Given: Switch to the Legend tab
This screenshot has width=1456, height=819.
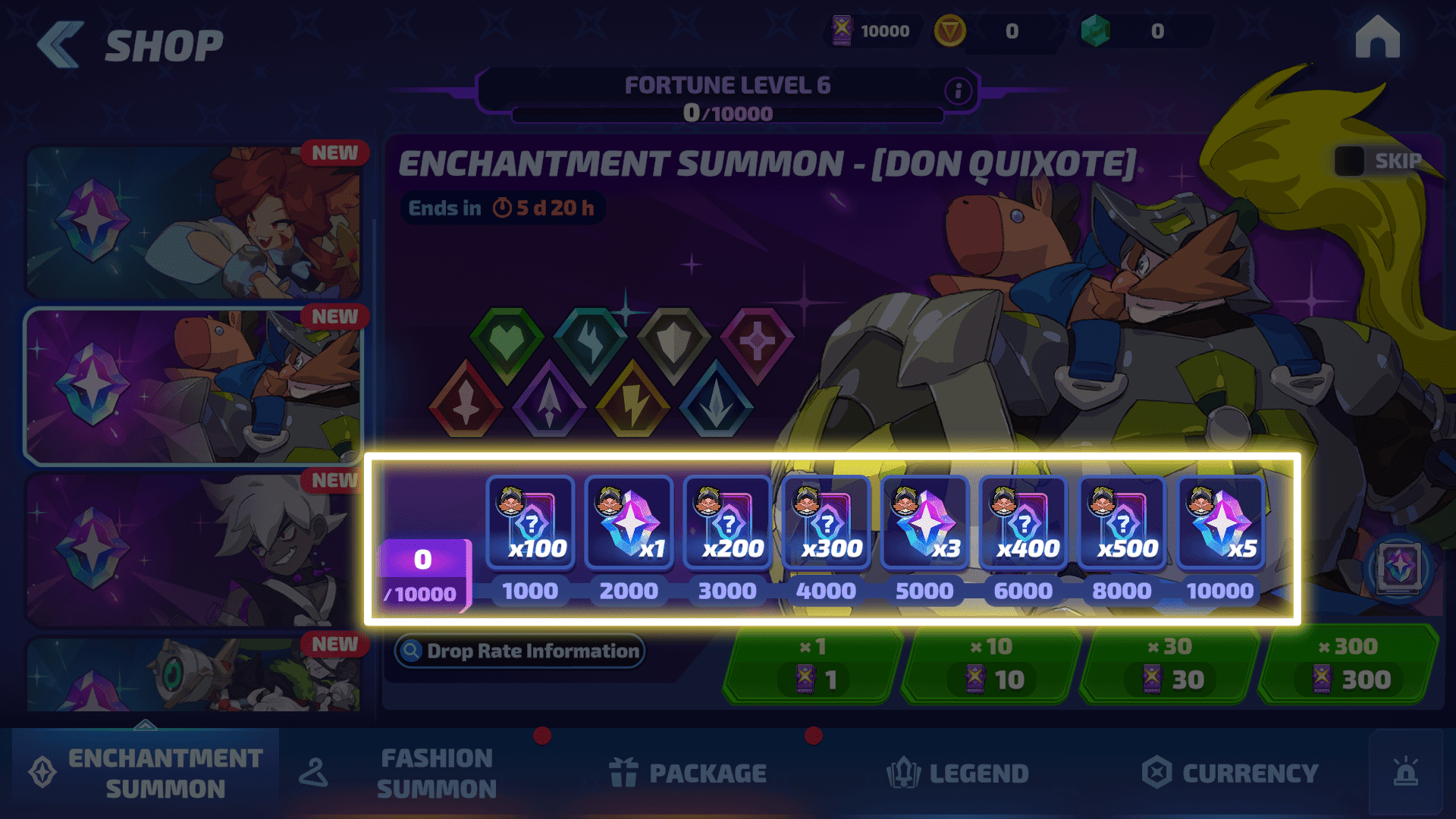Looking at the screenshot, I should (957, 773).
